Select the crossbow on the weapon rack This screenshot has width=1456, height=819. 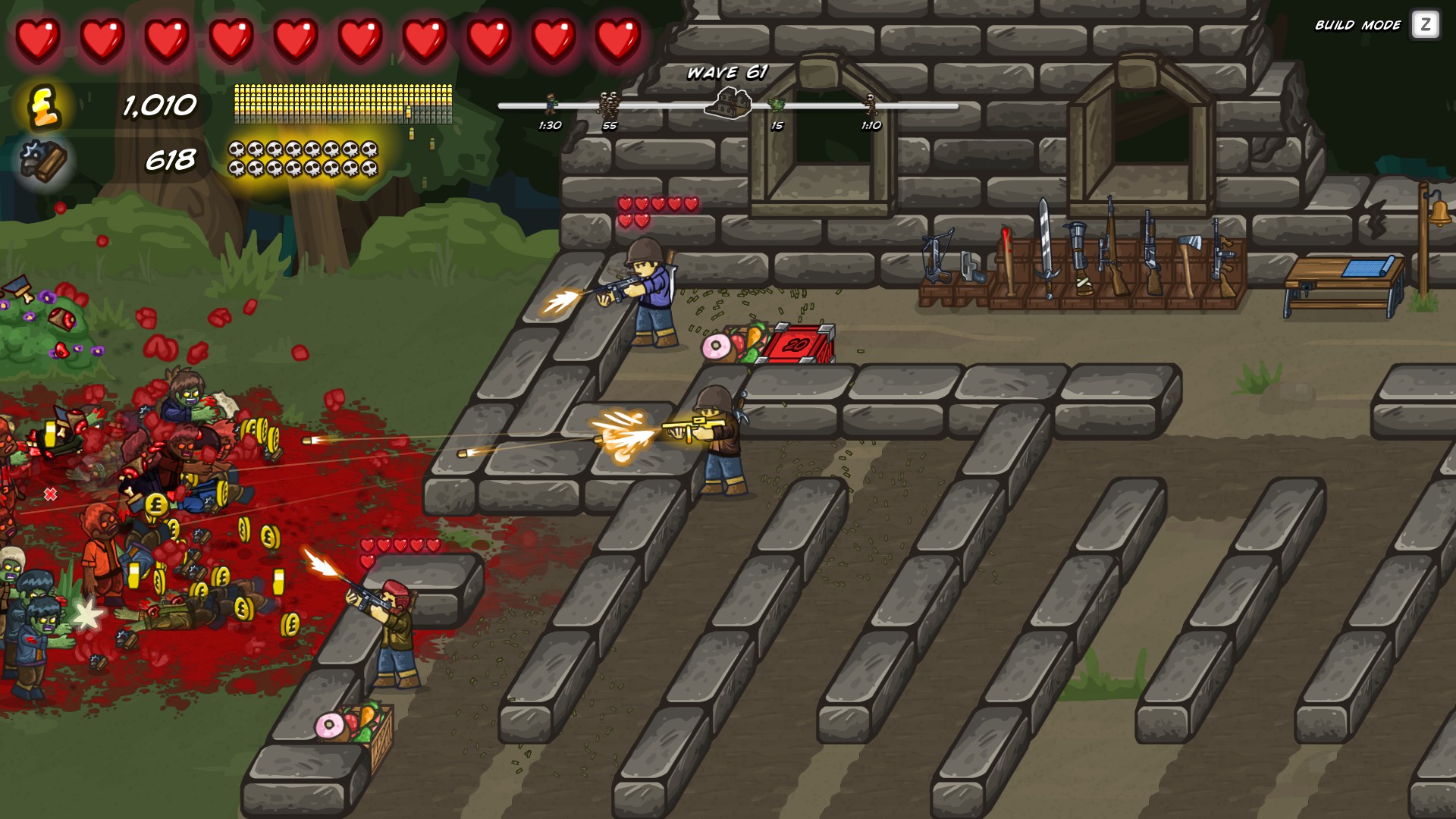coord(935,254)
